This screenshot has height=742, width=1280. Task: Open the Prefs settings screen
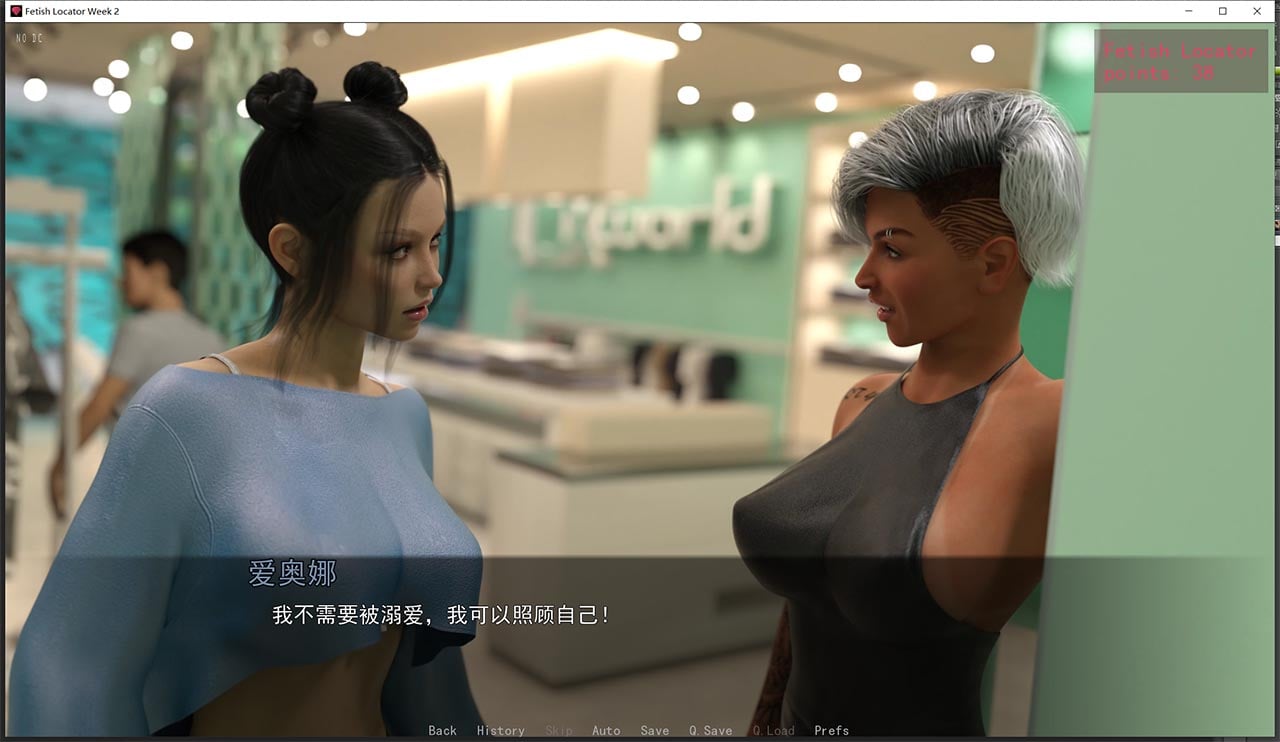coord(831,730)
